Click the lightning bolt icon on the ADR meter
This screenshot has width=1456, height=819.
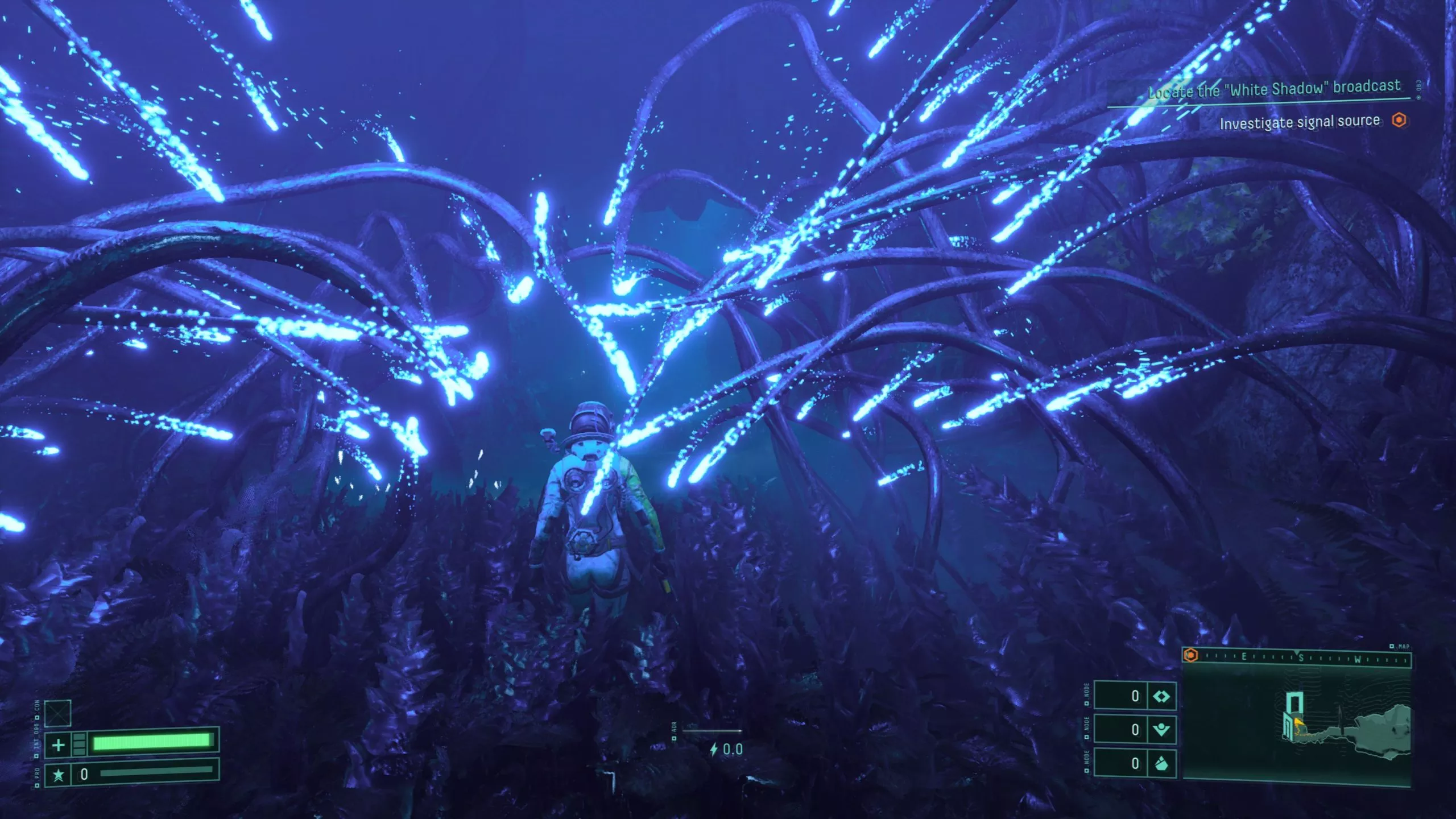[x=714, y=749]
